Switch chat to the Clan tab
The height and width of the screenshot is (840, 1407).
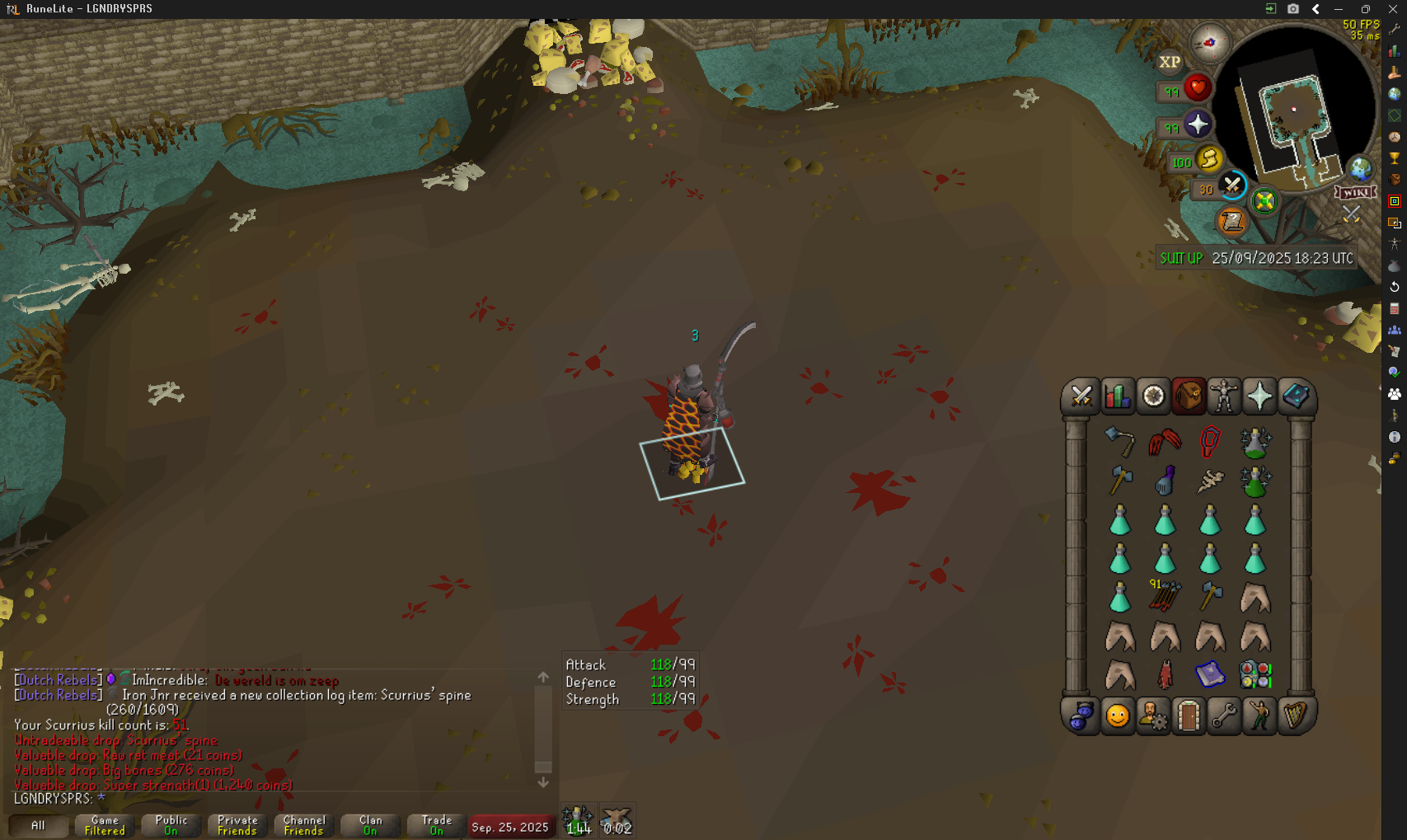pyautogui.click(x=370, y=825)
